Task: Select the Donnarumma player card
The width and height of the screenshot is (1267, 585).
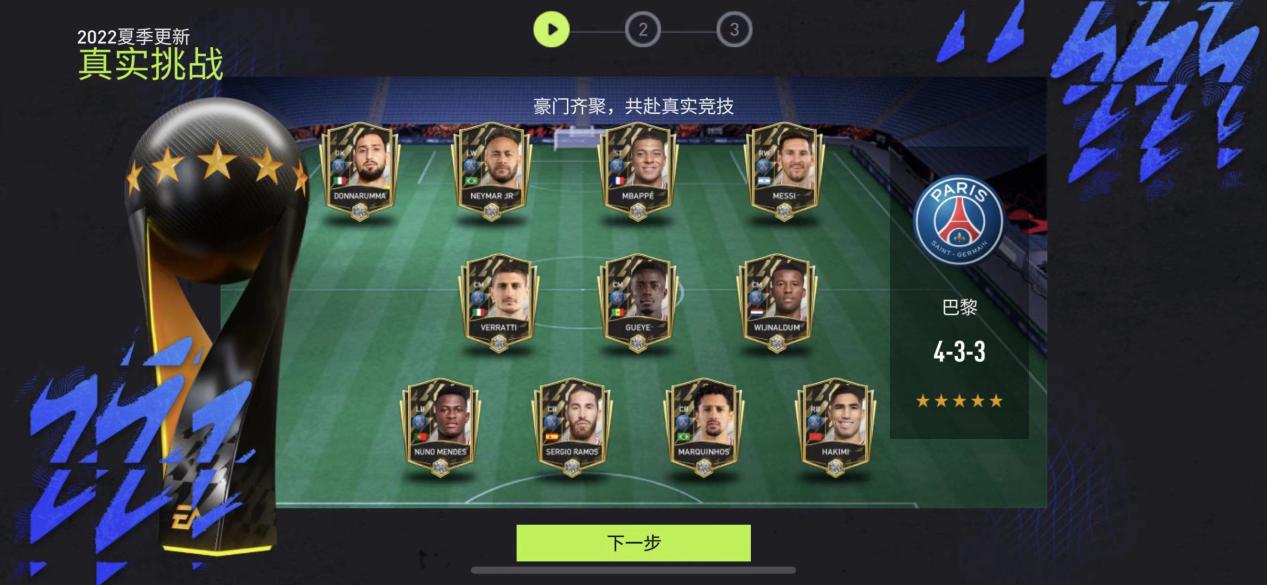Action: click(359, 170)
